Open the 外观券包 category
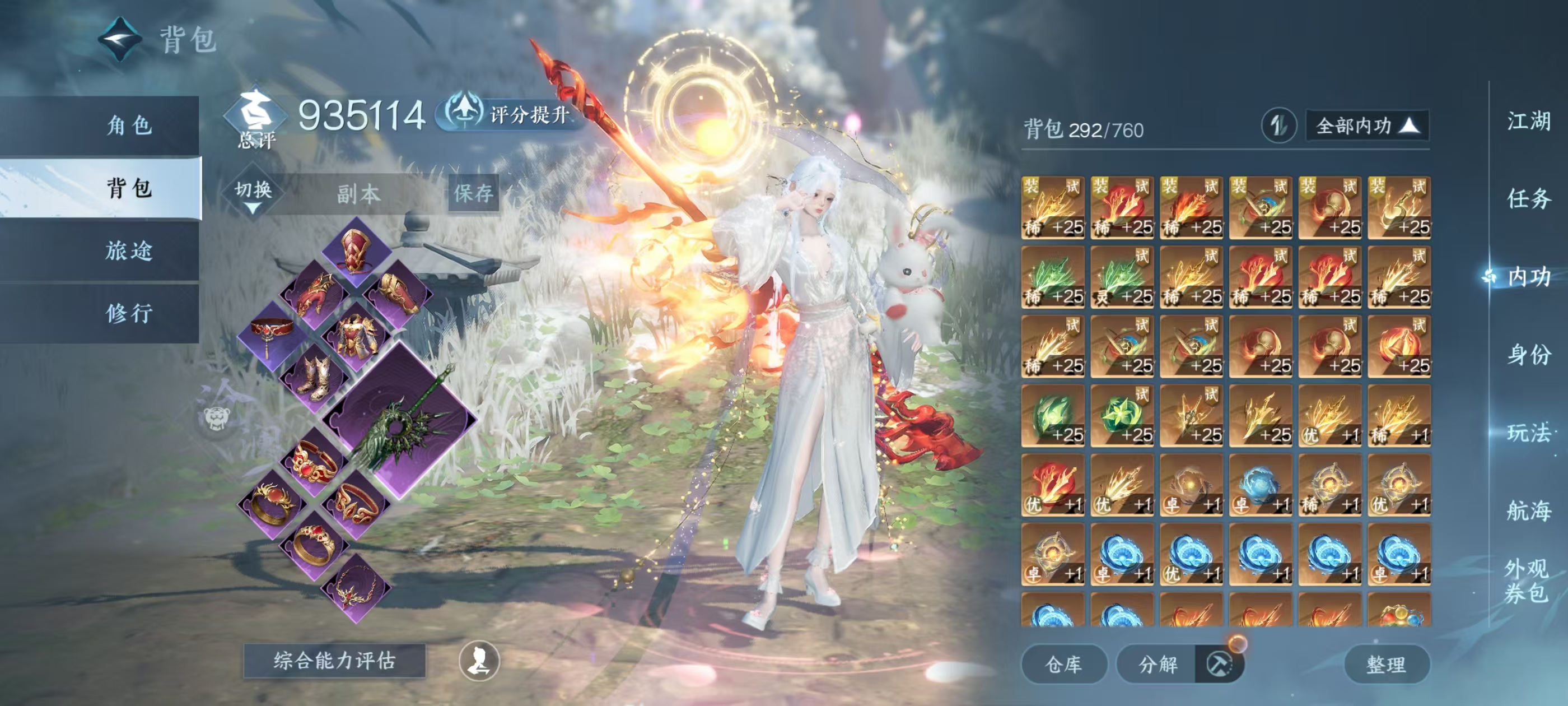 [1526, 580]
